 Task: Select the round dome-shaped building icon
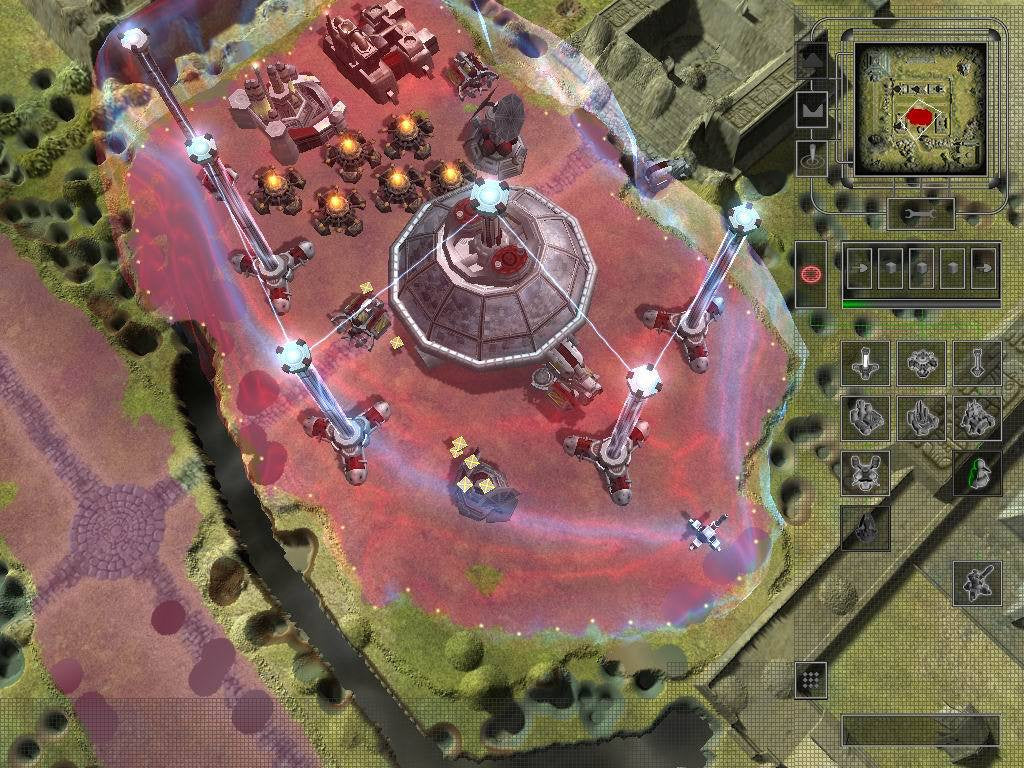coord(921,363)
